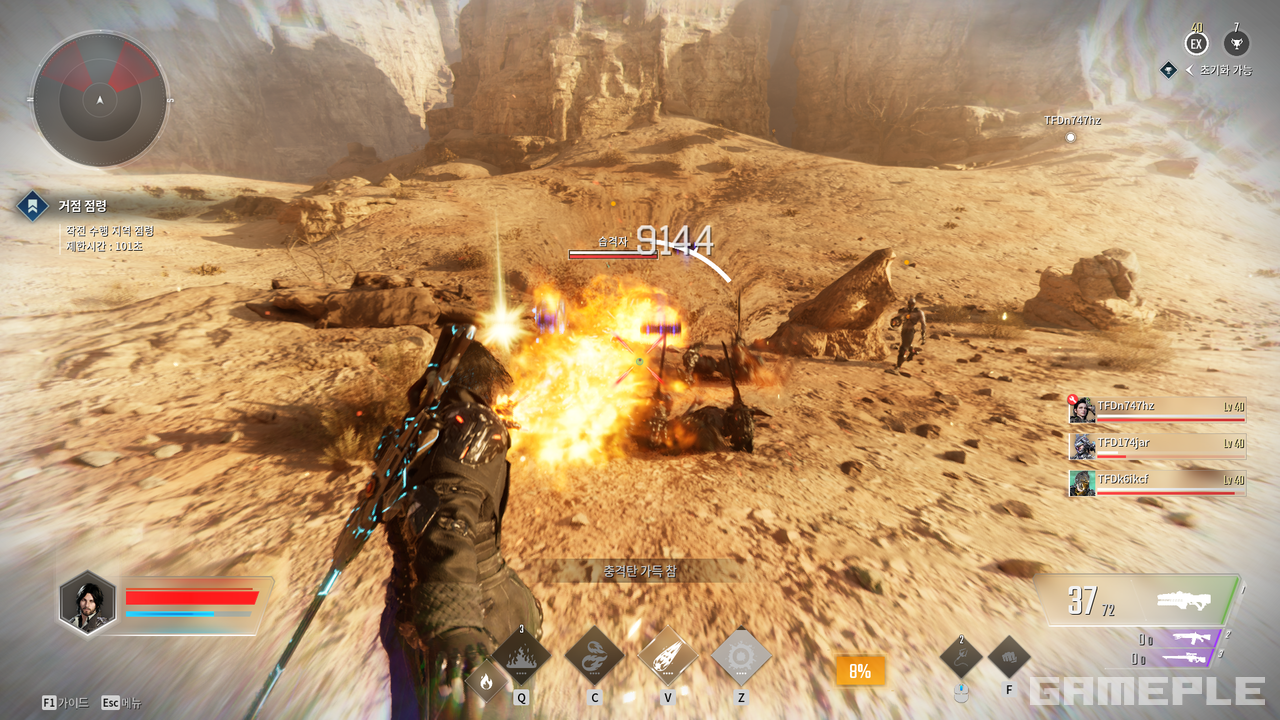This screenshot has height=720, width=1280.
Task: Trigger the fireball meteor skill above V
Action: pyautogui.click(x=667, y=656)
